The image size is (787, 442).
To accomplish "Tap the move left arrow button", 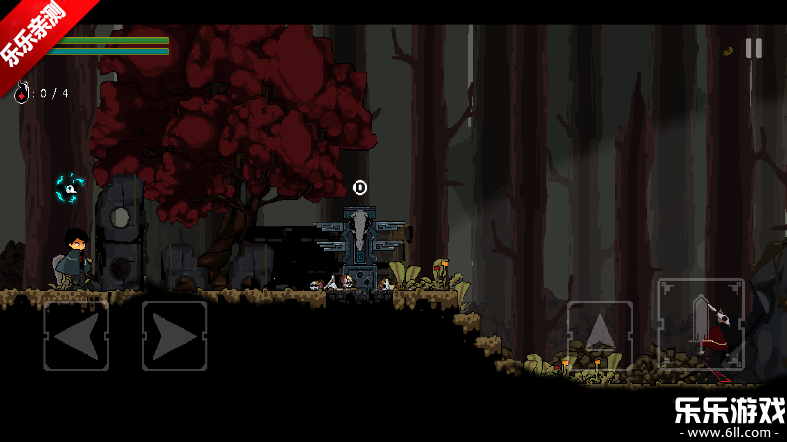I will point(76,336).
